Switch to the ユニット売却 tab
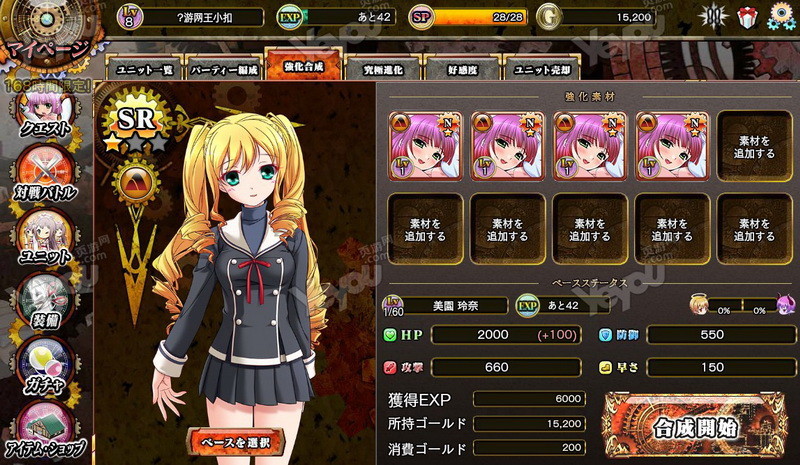Image resolution: width=800 pixels, height=465 pixels. [542, 68]
